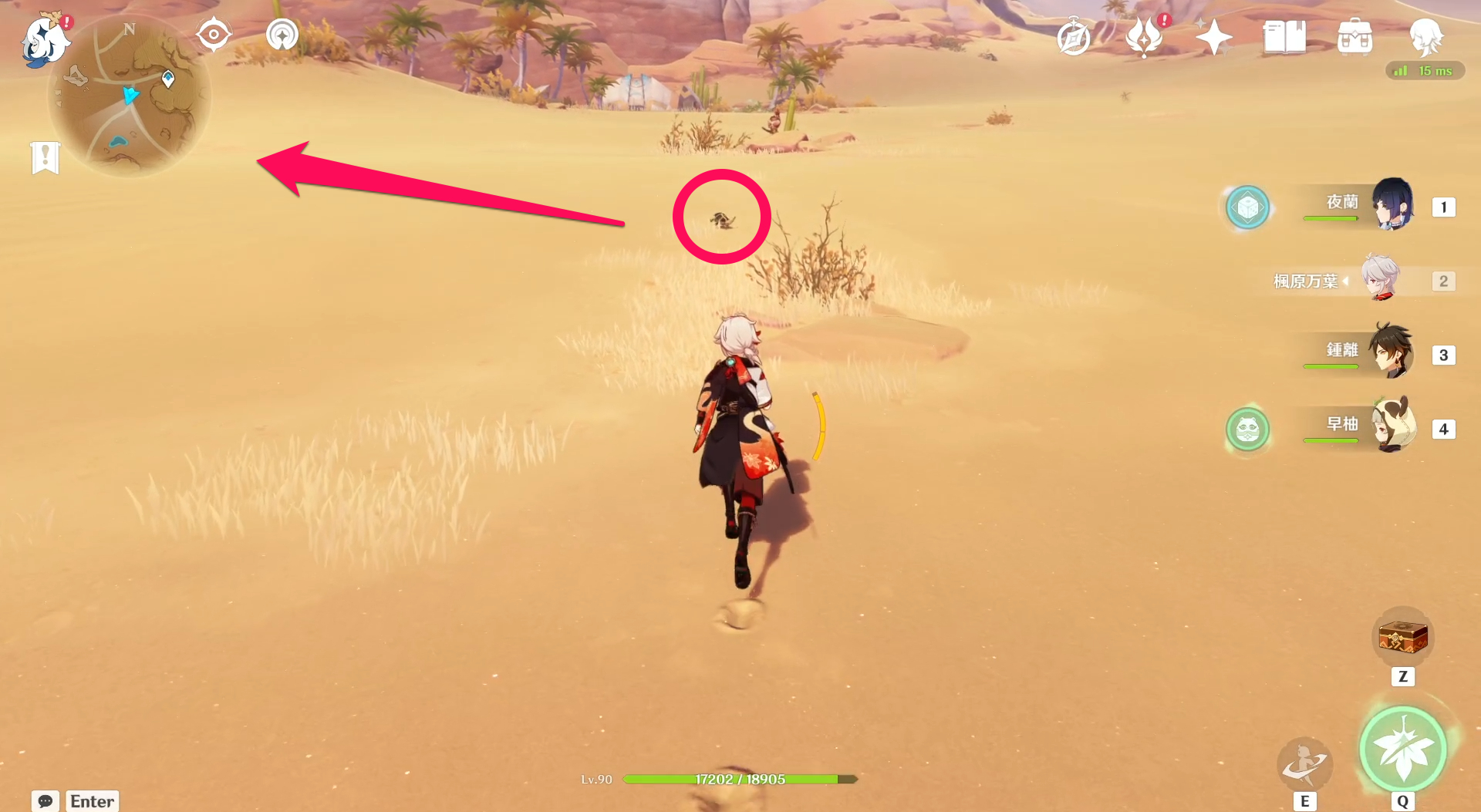The height and width of the screenshot is (812, 1481).
Task: Click the Enter chat button
Action: pos(91,801)
